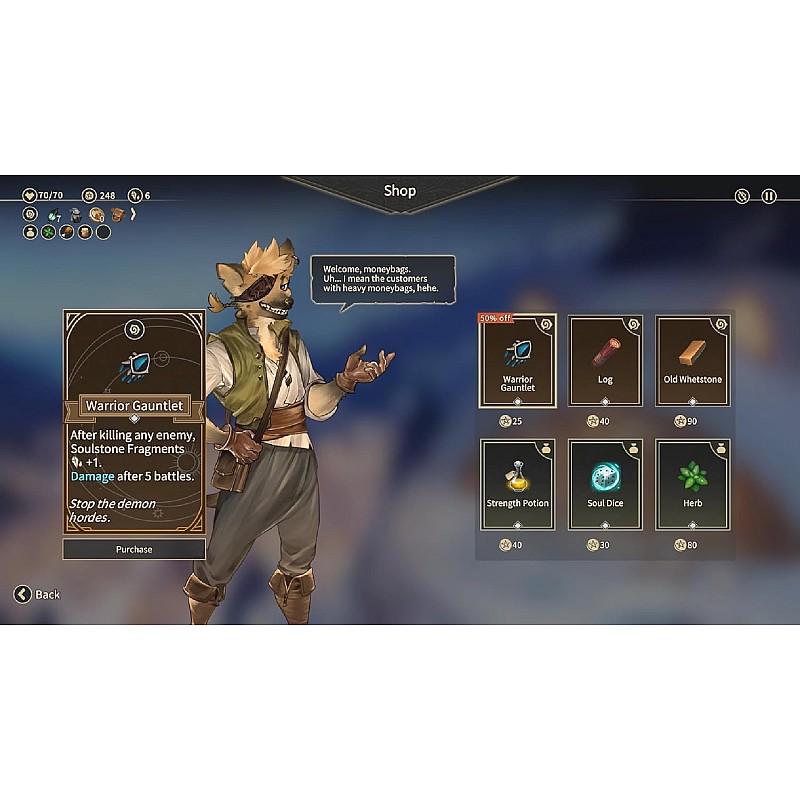The width and height of the screenshot is (800, 800).
Task: Purchase the Warrior Gauntlet
Action: click(x=134, y=549)
